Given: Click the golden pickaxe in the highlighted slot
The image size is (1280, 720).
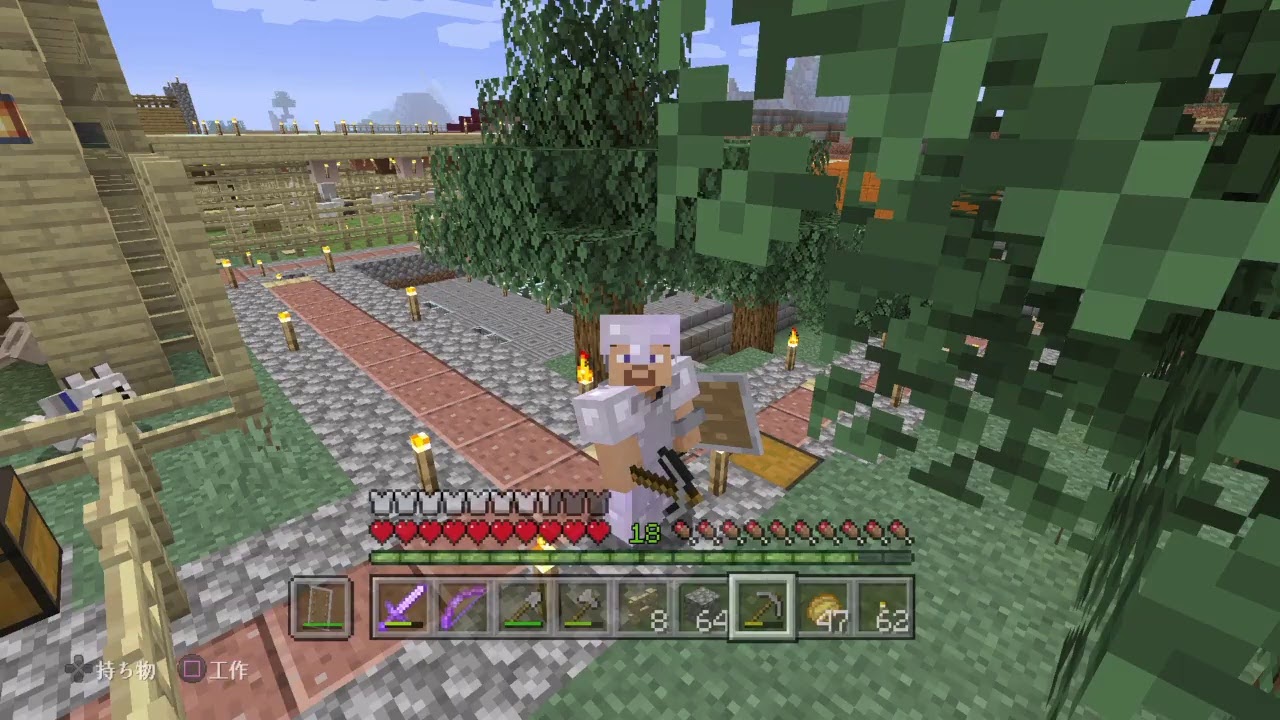Looking at the screenshot, I should [x=762, y=608].
